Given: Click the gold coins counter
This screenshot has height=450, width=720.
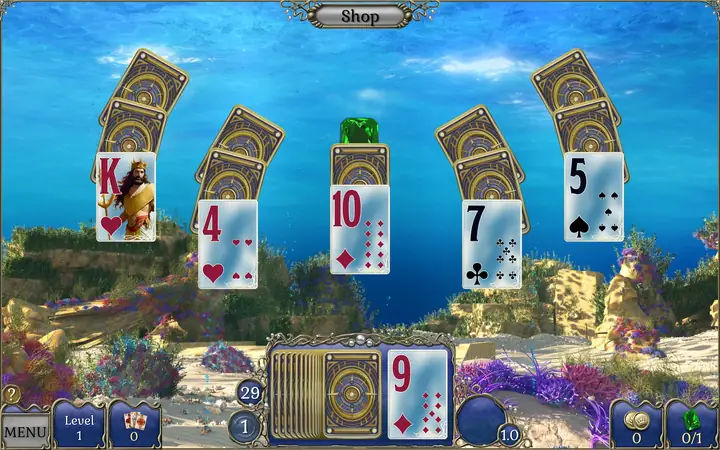Looking at the screenshot, I should (636, 424).
